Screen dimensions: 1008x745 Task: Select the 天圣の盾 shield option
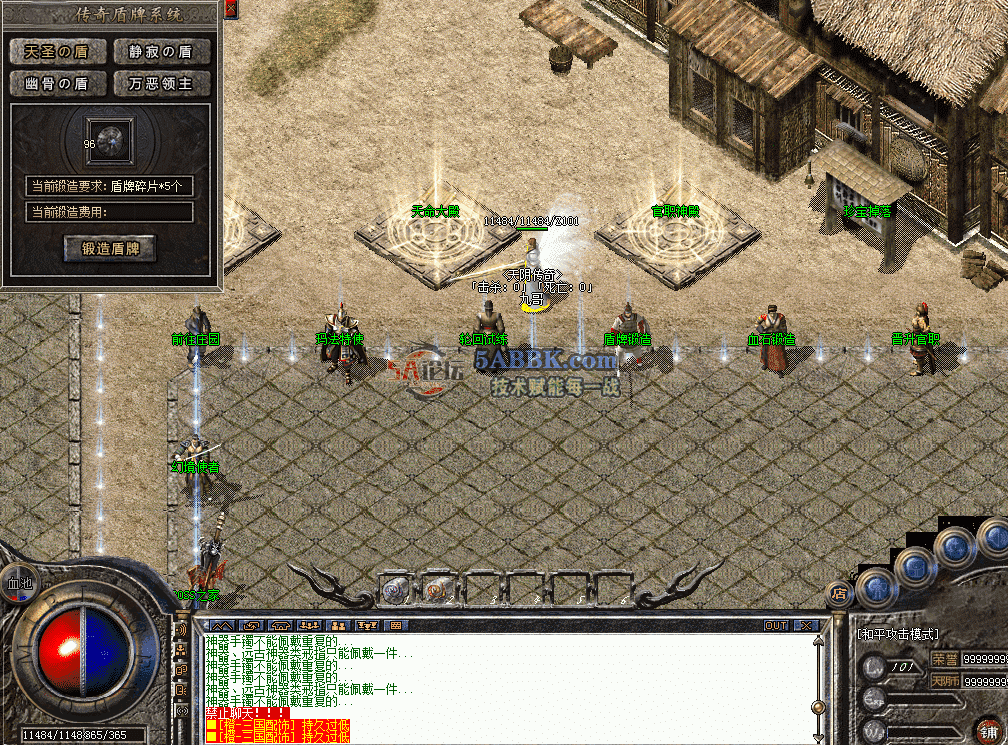(56, 51)
